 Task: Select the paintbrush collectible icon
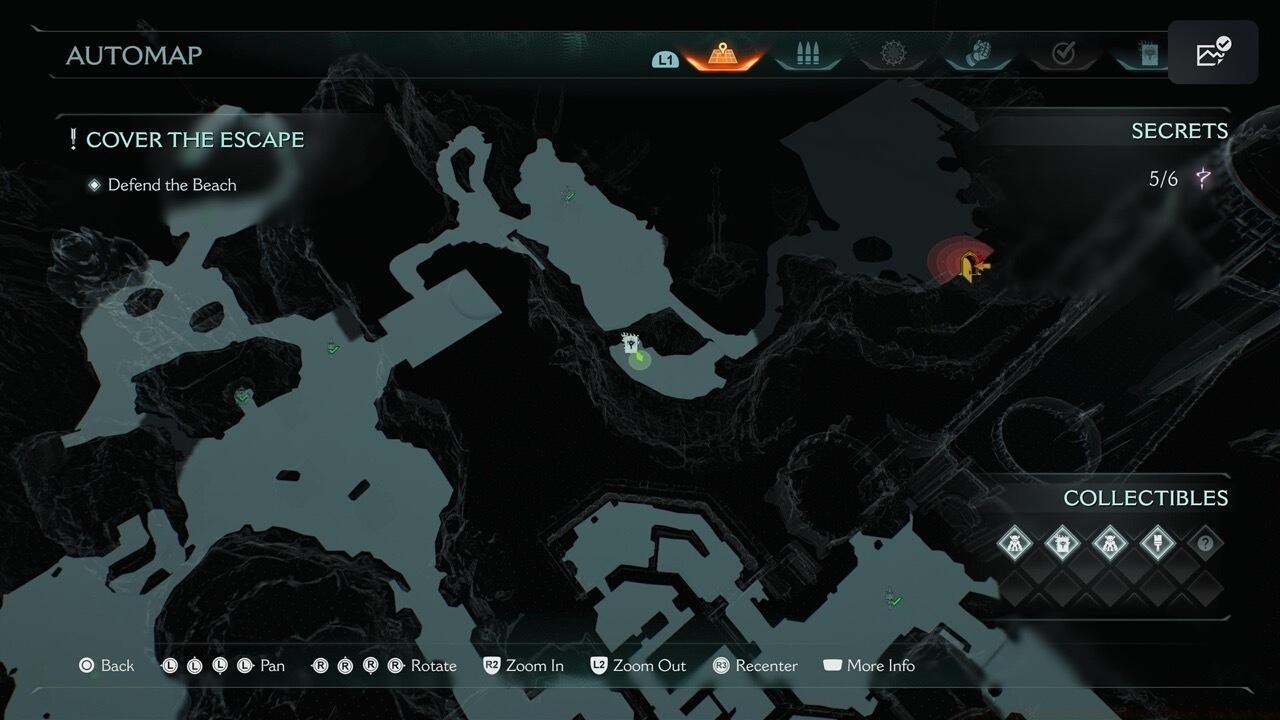[1157, 544]
